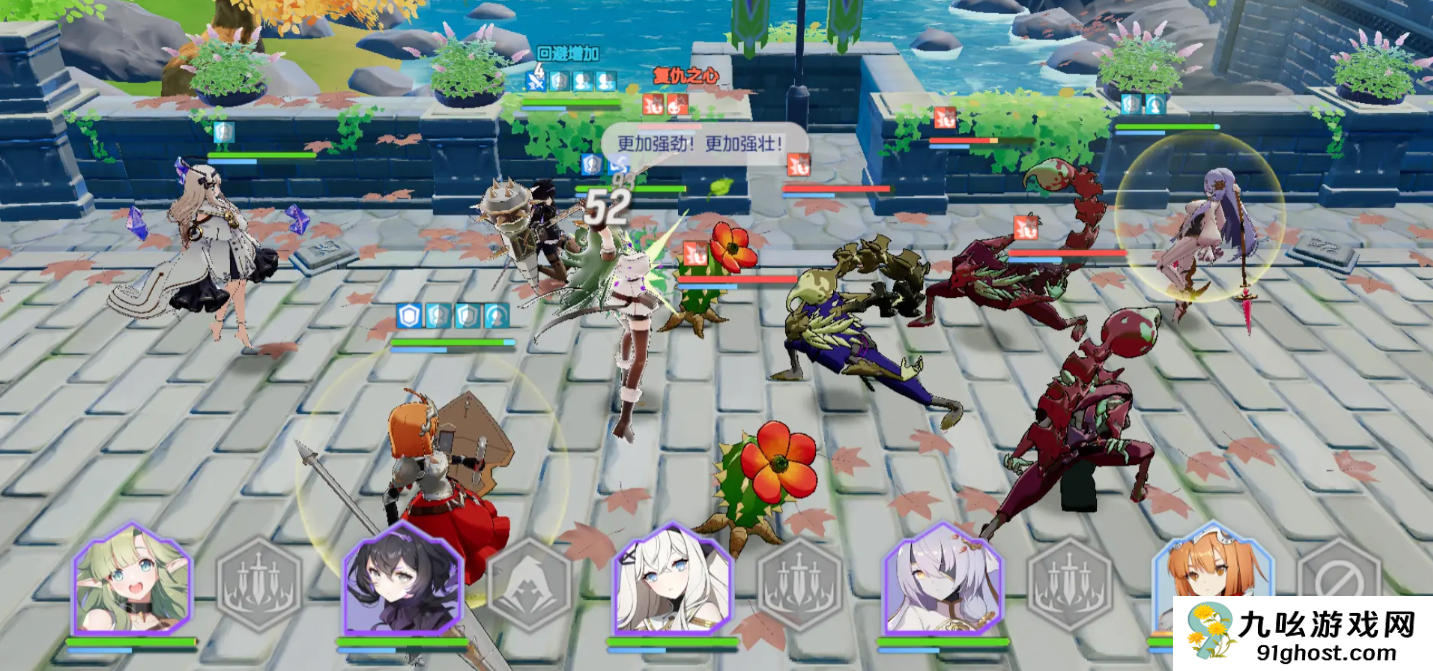Activate the sword skill beside the elf portrait
This screenshot has width=1433, height=671.
coord(259,584)
